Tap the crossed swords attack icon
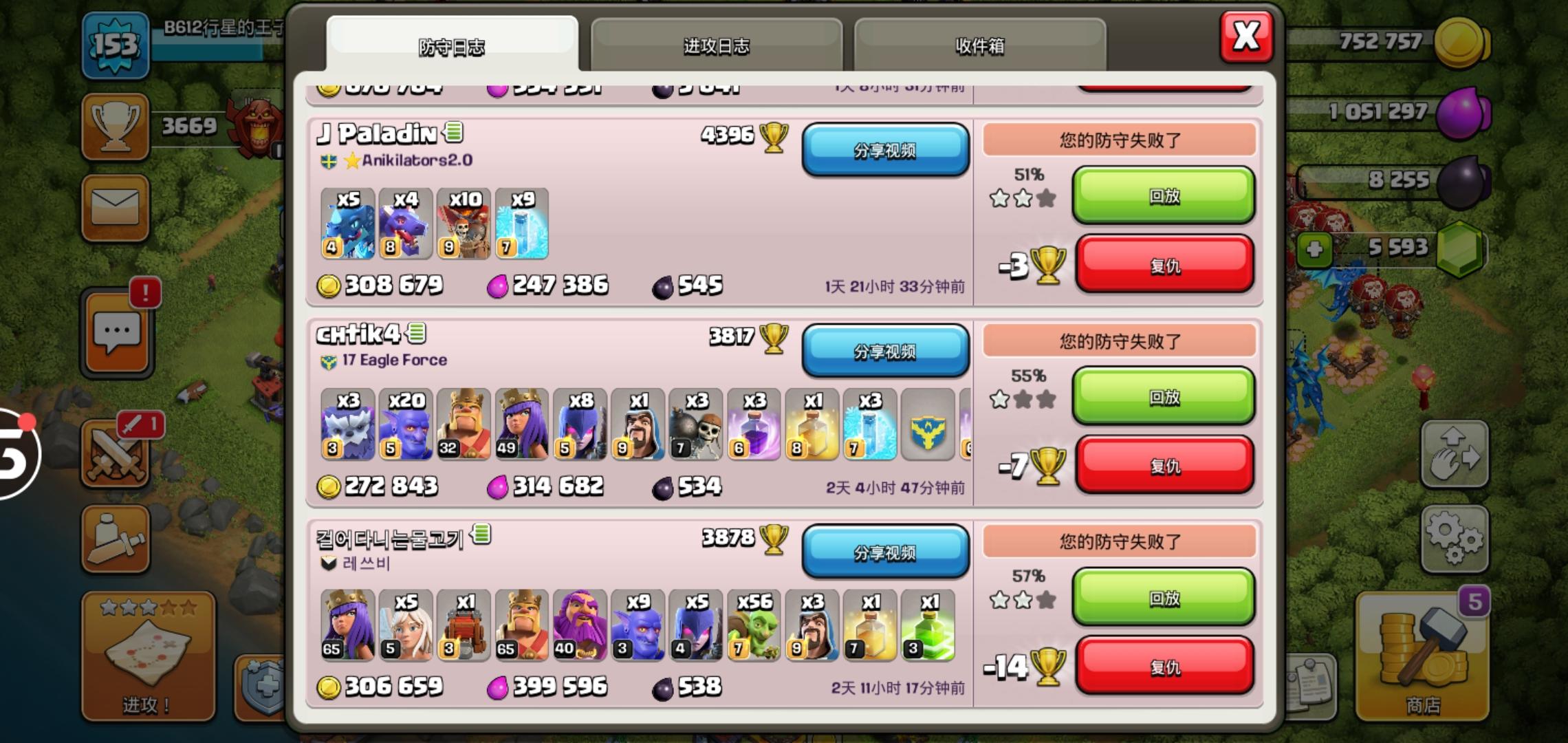Screen dimensions: 1568x743 click(x=116, y=454)
